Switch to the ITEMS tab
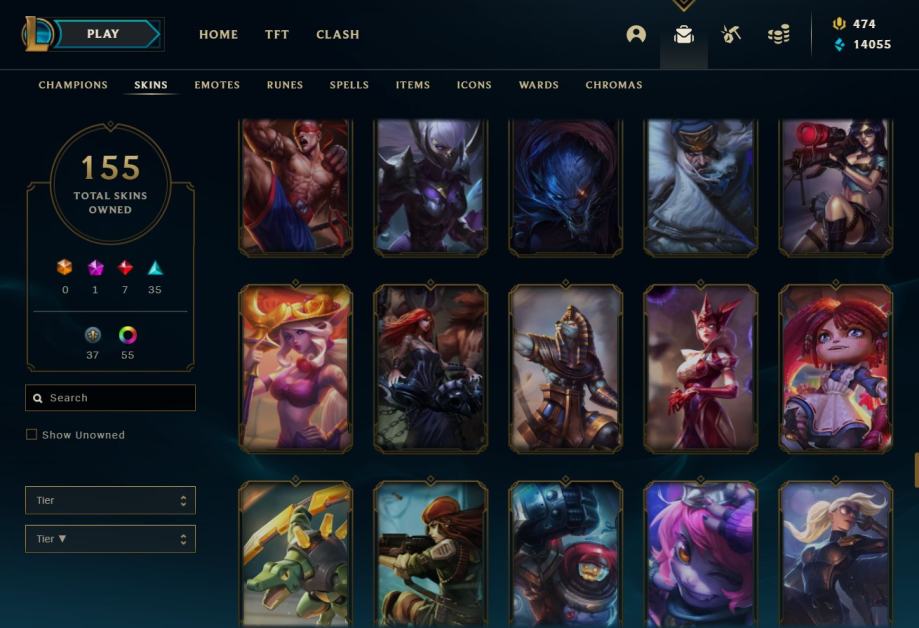Screen dimensions: 919x628 click(x=413, y=85)
